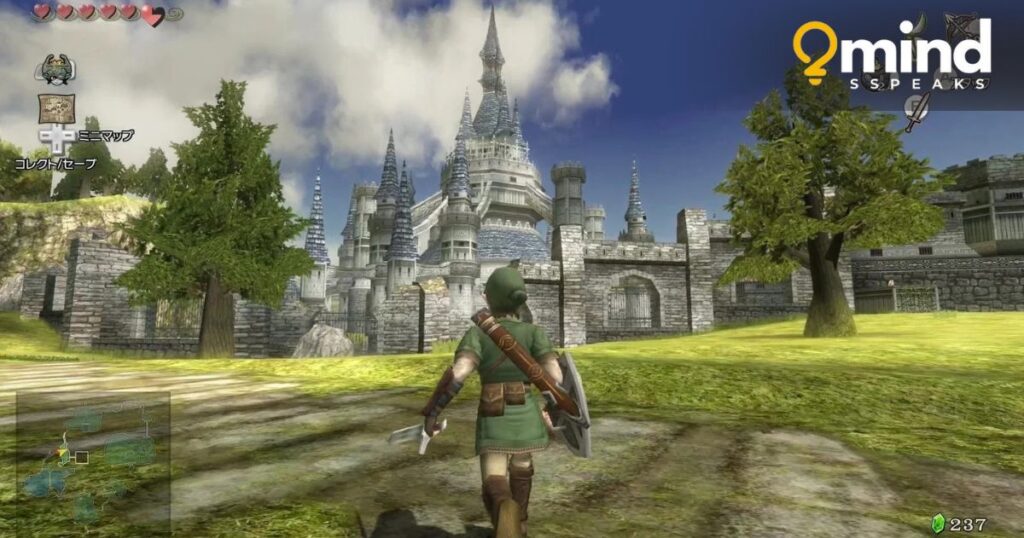
Task: Select the Midna helmet icon
Action: (53, 69)
